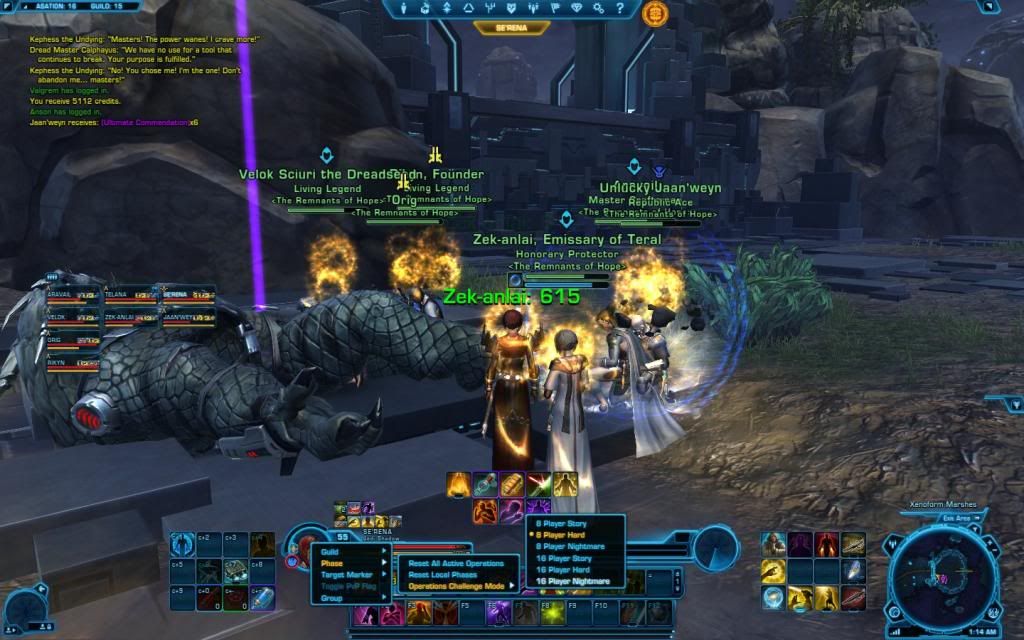The height and width of the screenshot is (640, 1024).
Task: Open the orange Cartel Market coin button
Action: (656, 12)
